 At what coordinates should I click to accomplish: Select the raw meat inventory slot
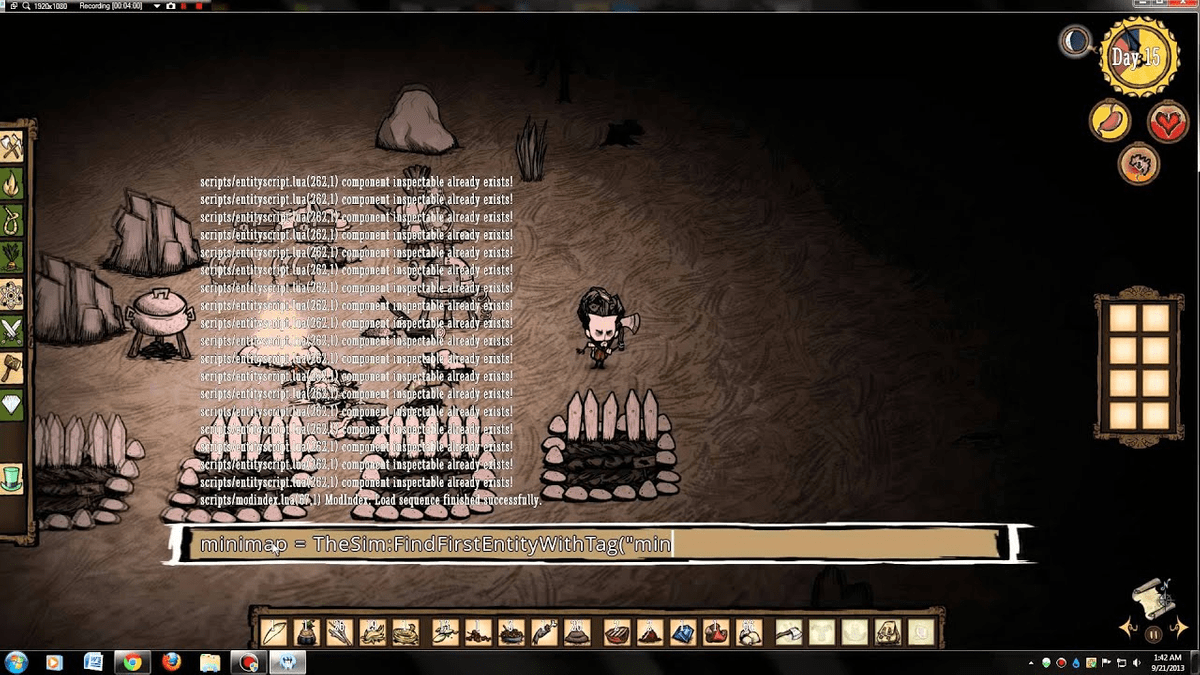[x=617, y=632]
